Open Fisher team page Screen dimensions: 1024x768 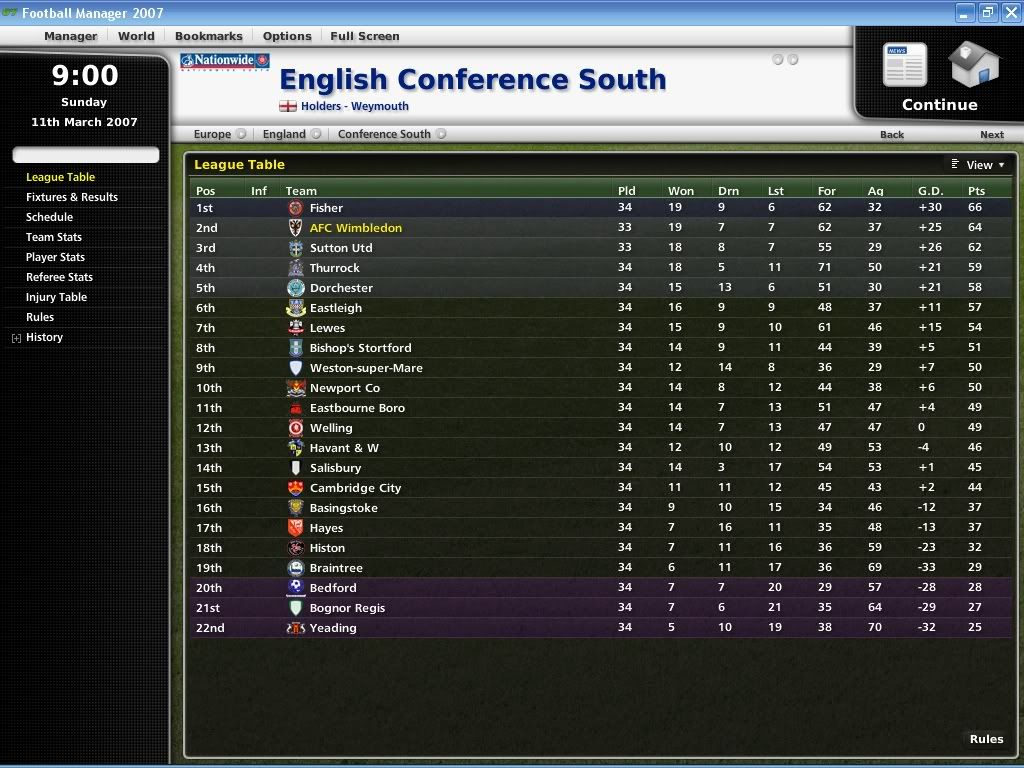click(x=326, y=208)
